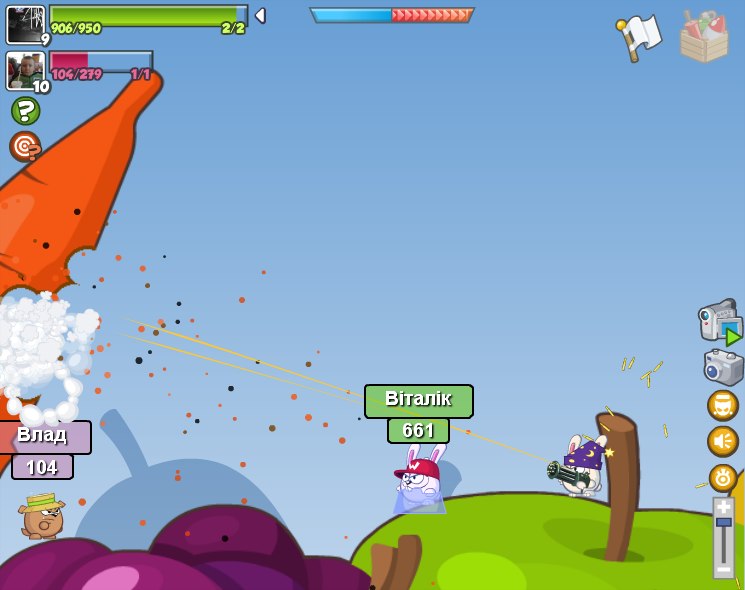The image size is (745, 590).
Task: Collapse team panel with the white arrow
Action: 260,15
